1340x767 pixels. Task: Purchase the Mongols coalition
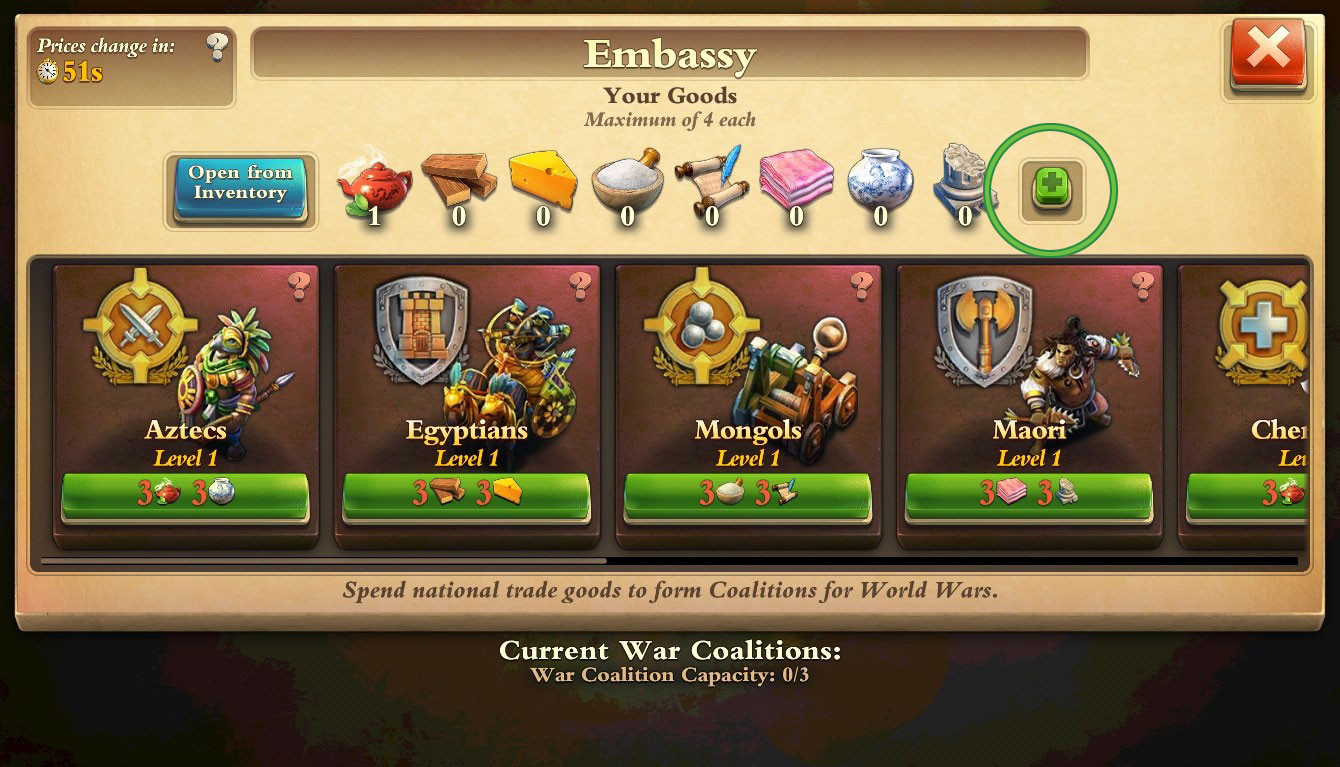coord(747,496)
